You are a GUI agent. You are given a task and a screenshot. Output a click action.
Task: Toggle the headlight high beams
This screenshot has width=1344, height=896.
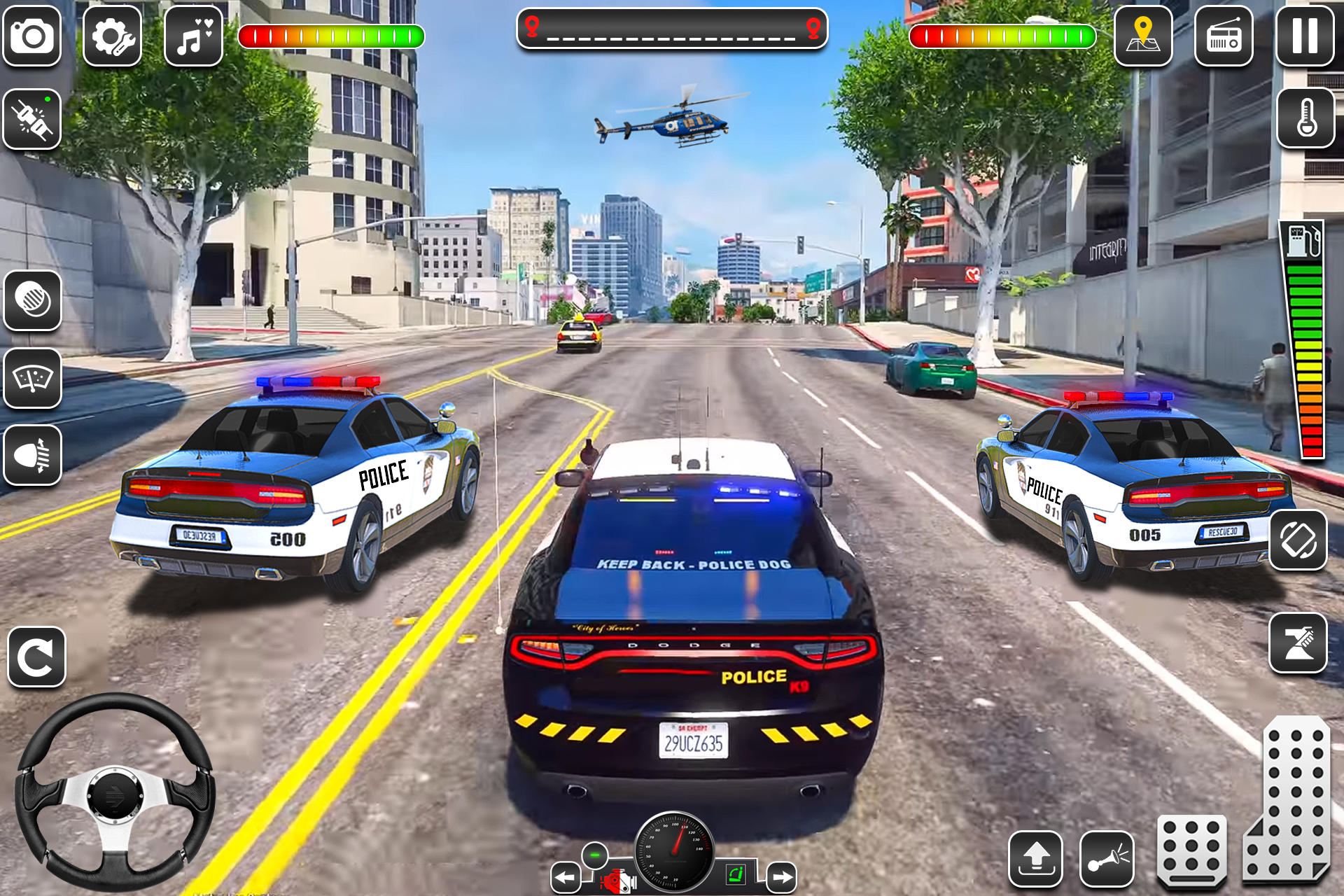point(31,454)
